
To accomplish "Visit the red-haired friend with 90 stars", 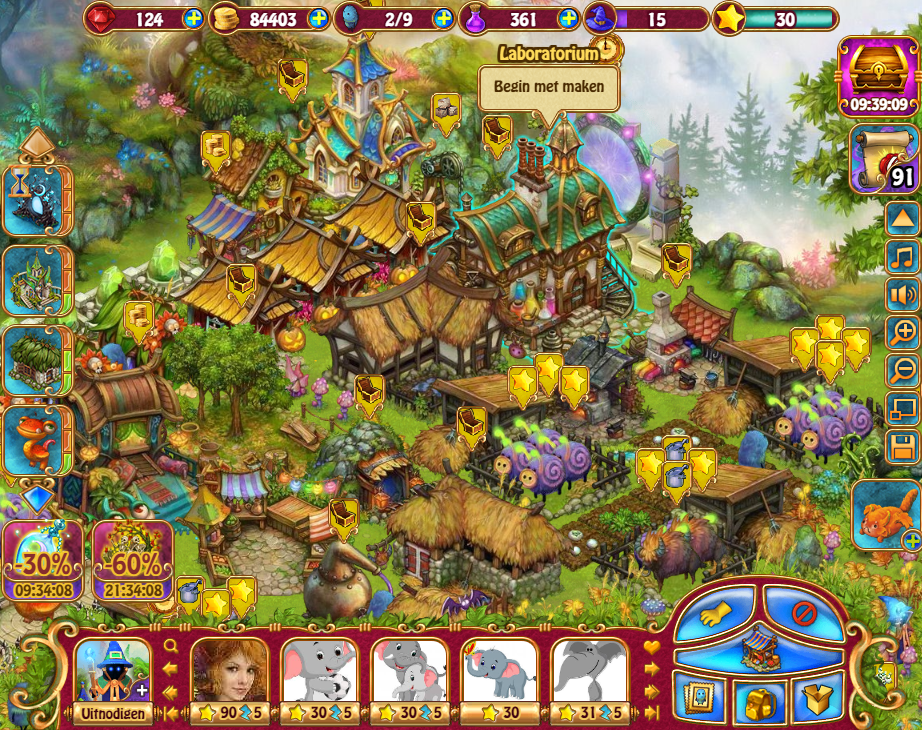I will tap(229, 672).
